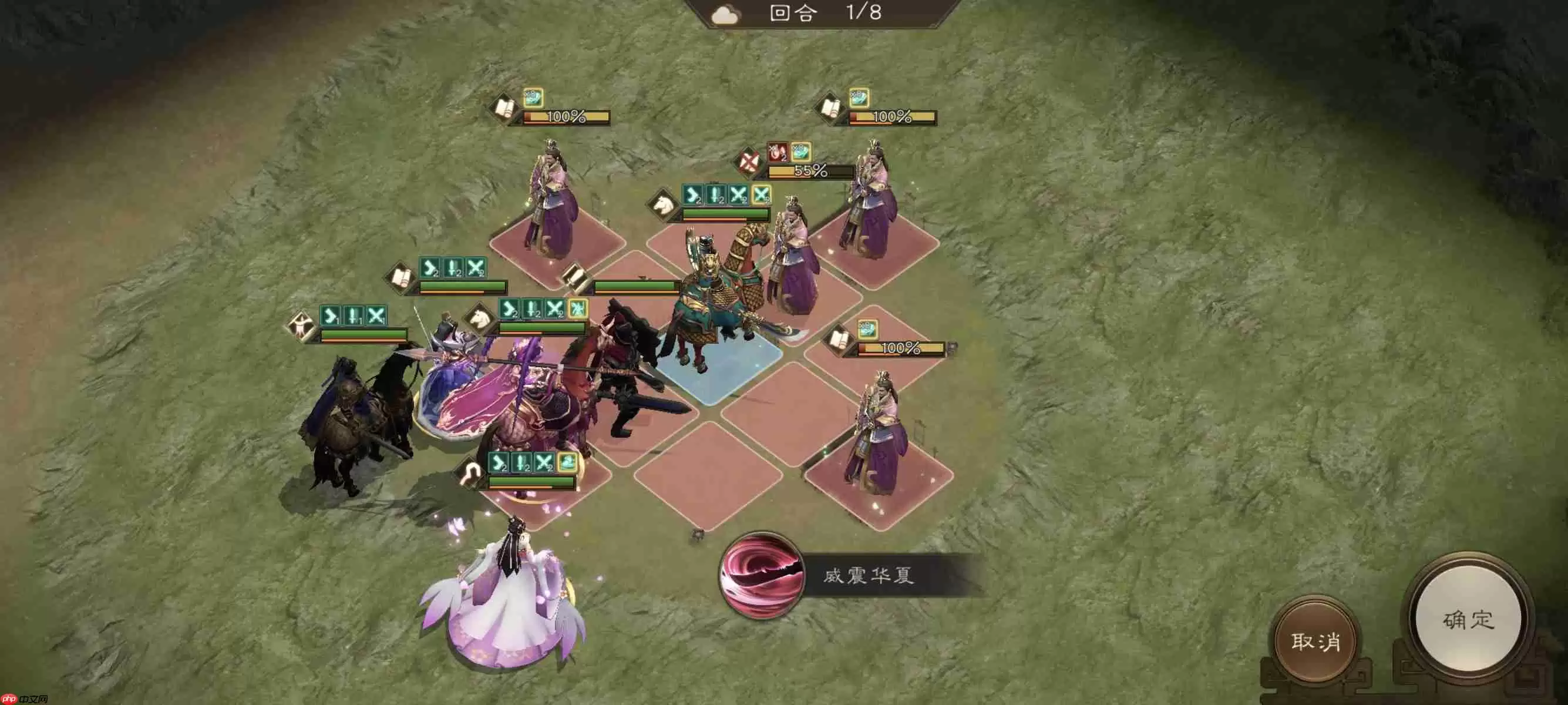1568x705 pixels.
Task: Click the jade gem icon near the 55% bar
Action: click(x=799, y=152)
